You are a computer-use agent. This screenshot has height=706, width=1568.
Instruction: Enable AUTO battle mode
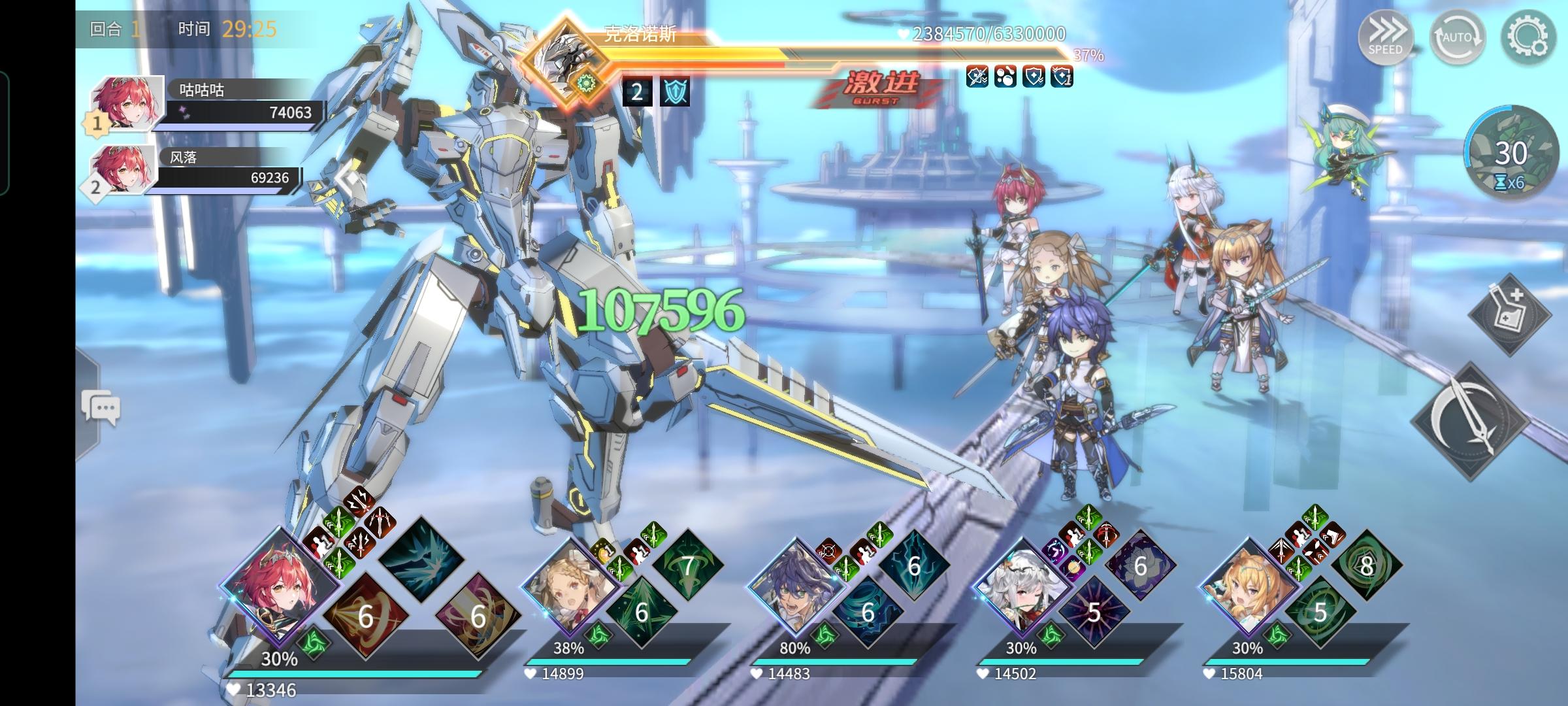click(1456, 37)
